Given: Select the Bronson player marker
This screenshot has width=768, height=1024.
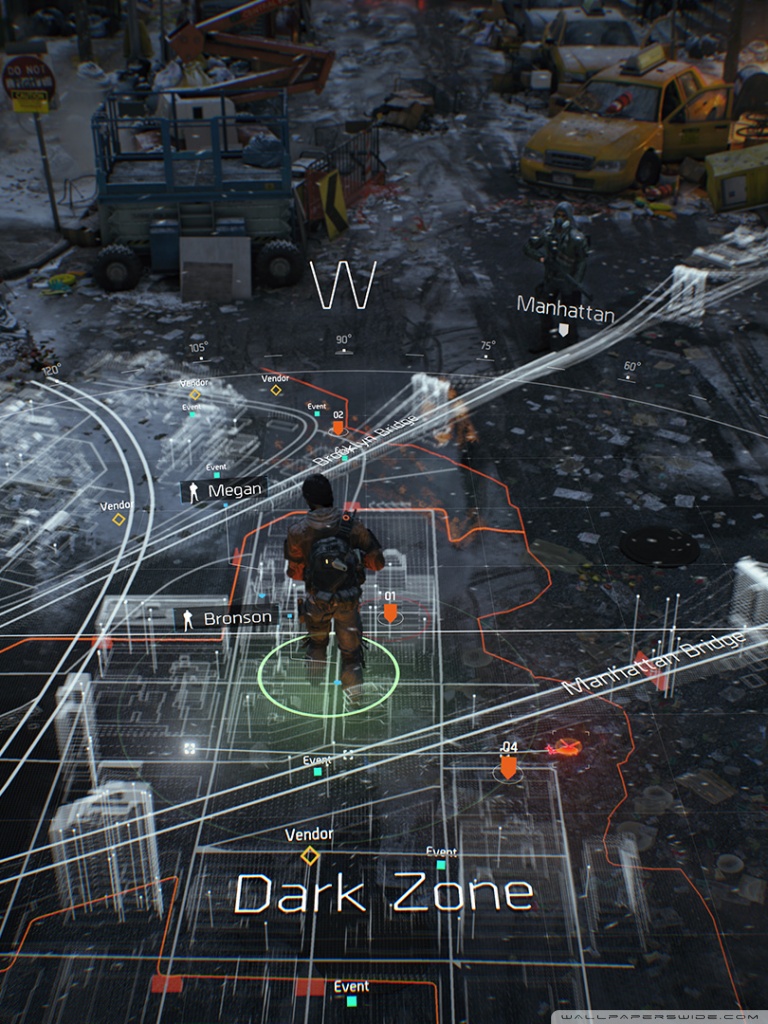Looking at the screenshot, I should 226,619.
